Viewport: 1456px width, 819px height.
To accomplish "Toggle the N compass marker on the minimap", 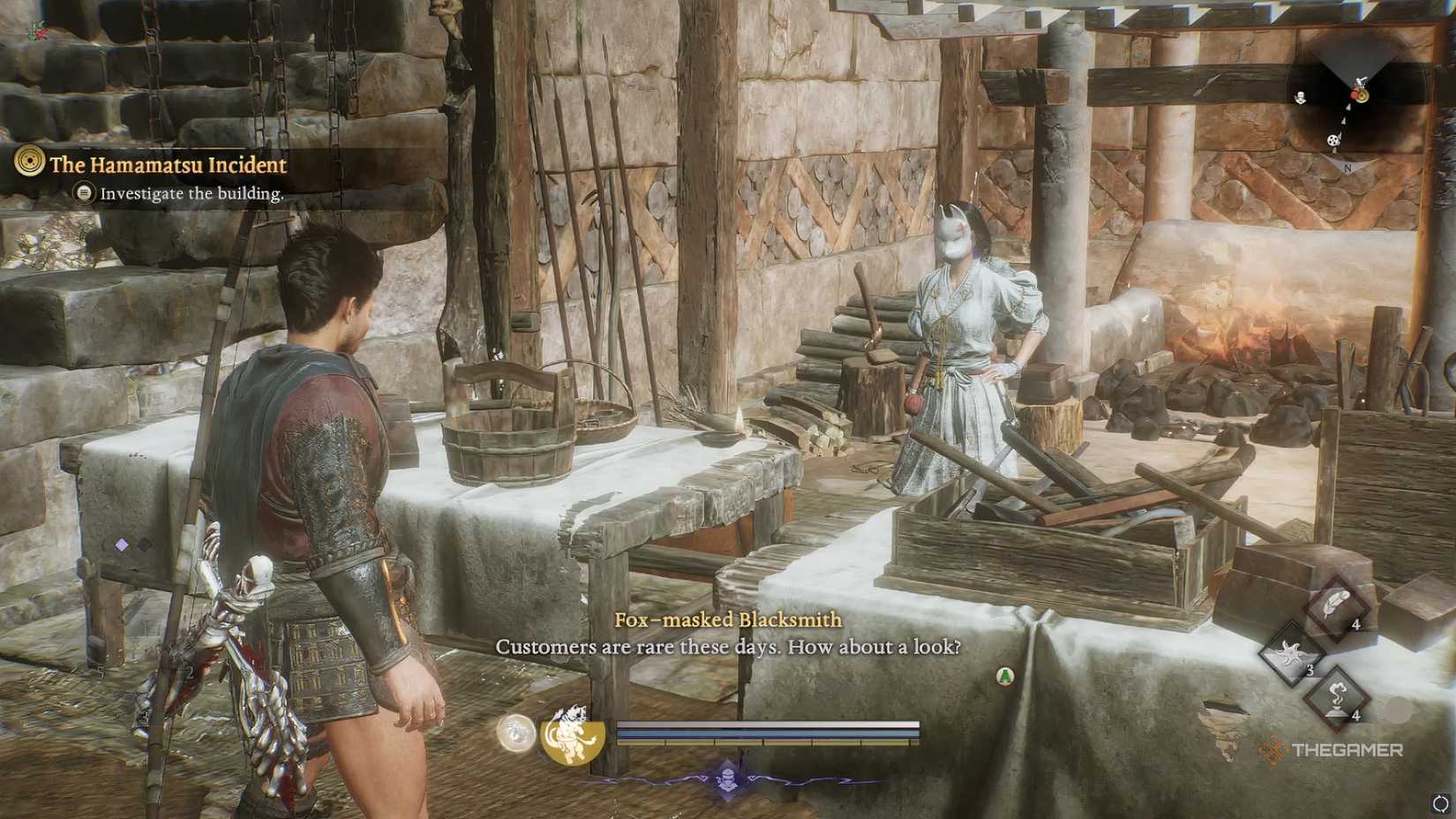I will [1347, 166].
